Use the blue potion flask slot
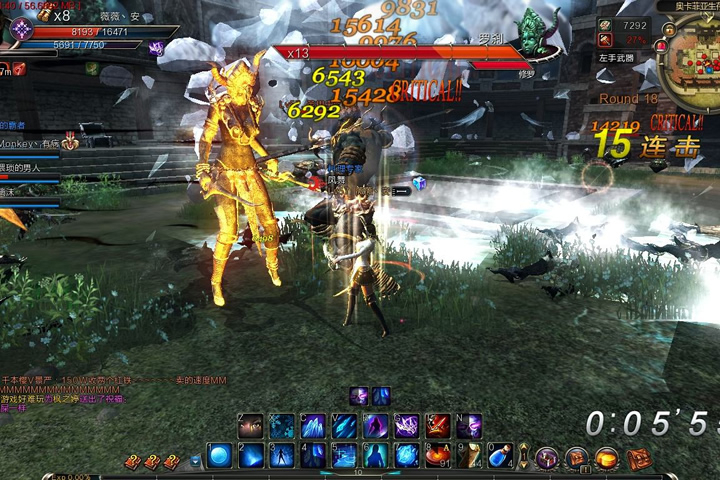The height and width of the screenshot is (480, 720). coord(499,456)
